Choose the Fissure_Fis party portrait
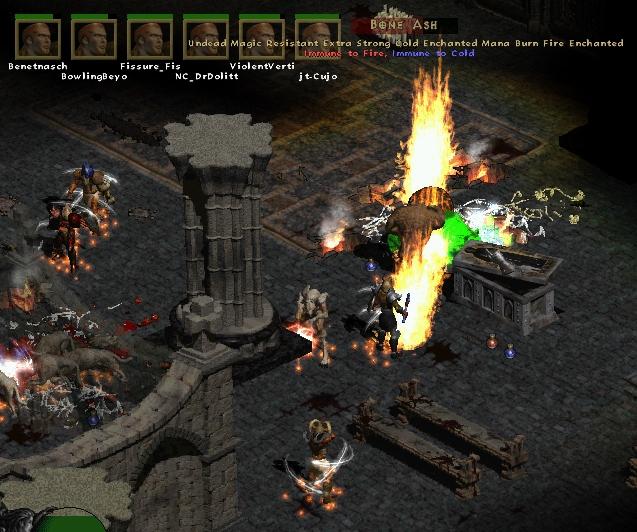The image size is (637, 532). click(150, 38)
